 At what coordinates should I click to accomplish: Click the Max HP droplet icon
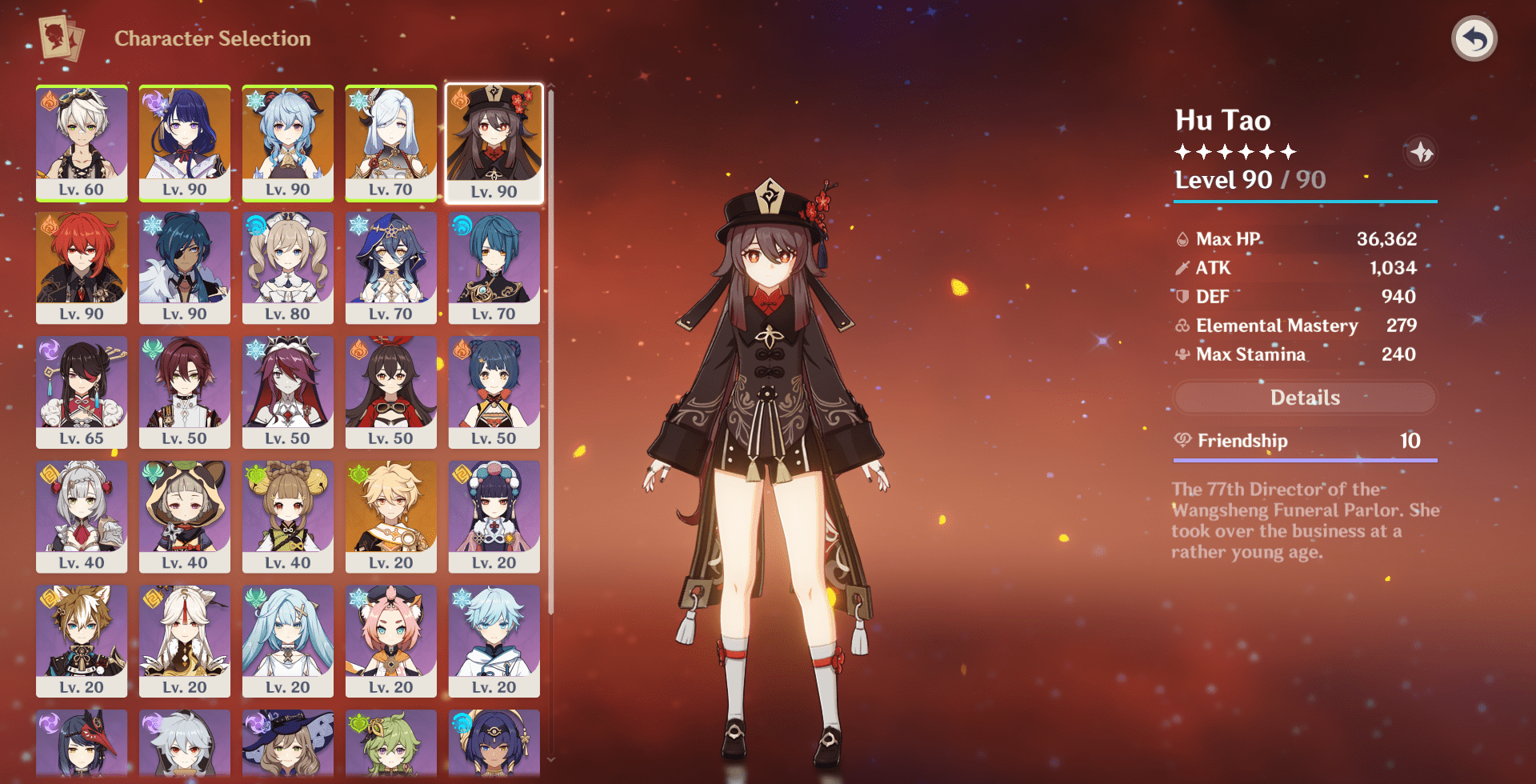tap(1182, 238)
